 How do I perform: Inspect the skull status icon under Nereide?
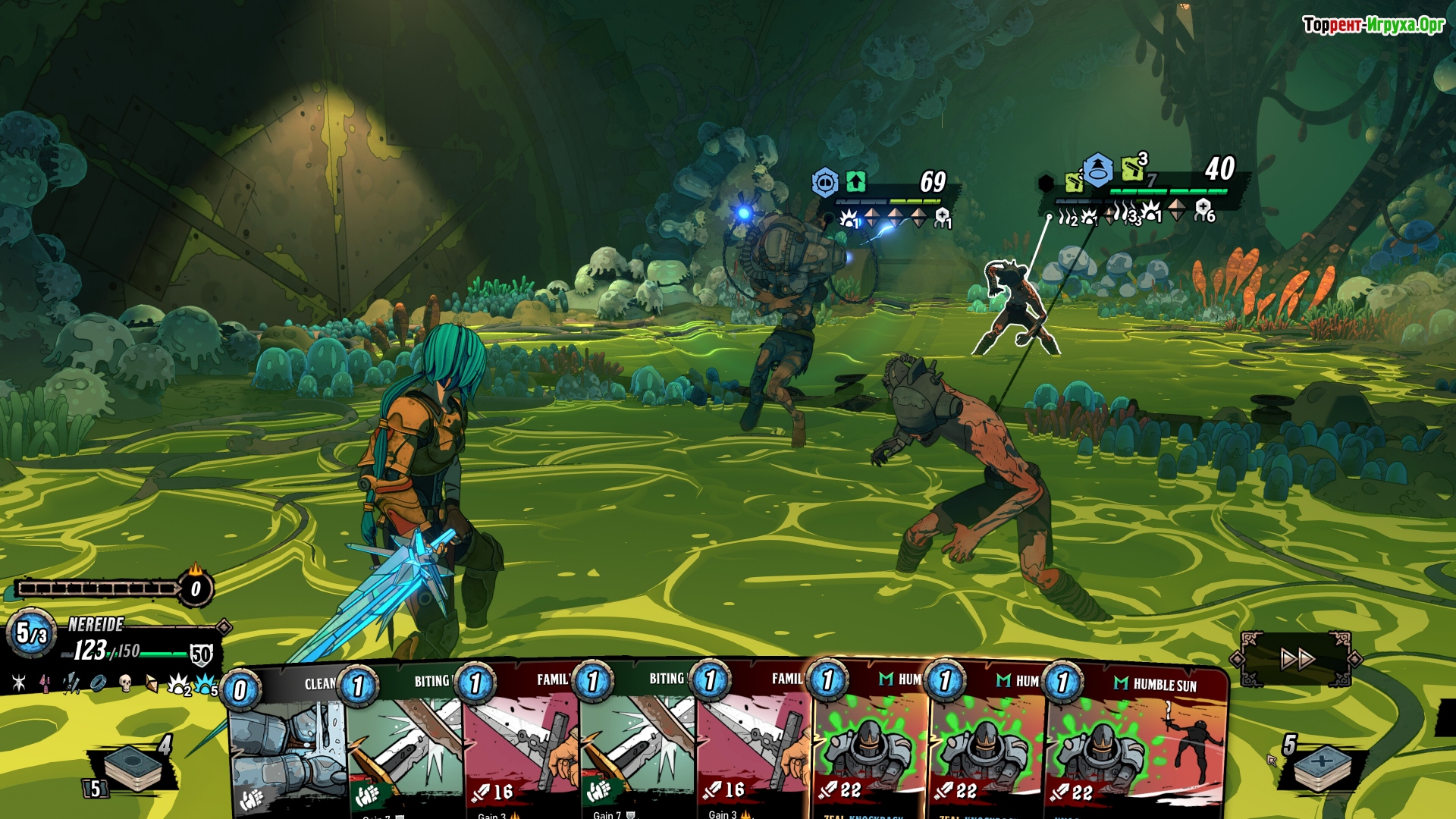pyautogui.click(x=126, y=683)
